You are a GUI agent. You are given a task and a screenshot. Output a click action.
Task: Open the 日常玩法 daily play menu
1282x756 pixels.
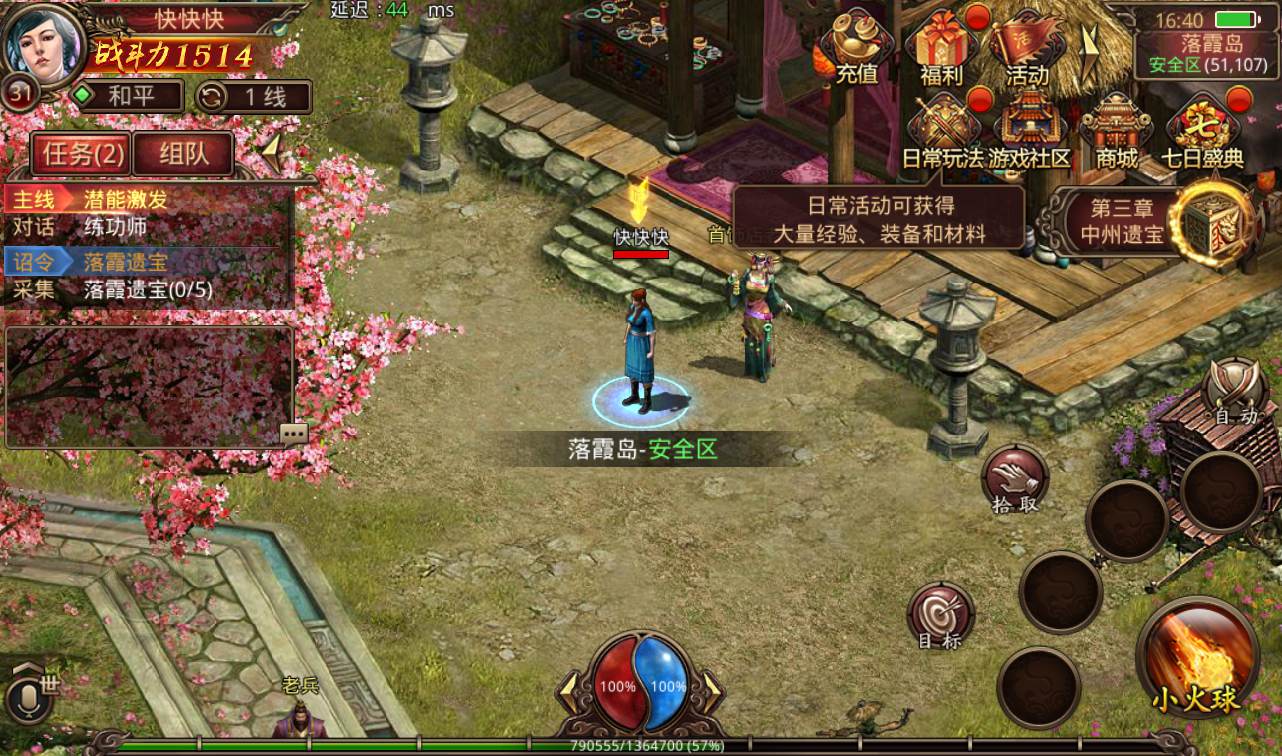point(942,132)
